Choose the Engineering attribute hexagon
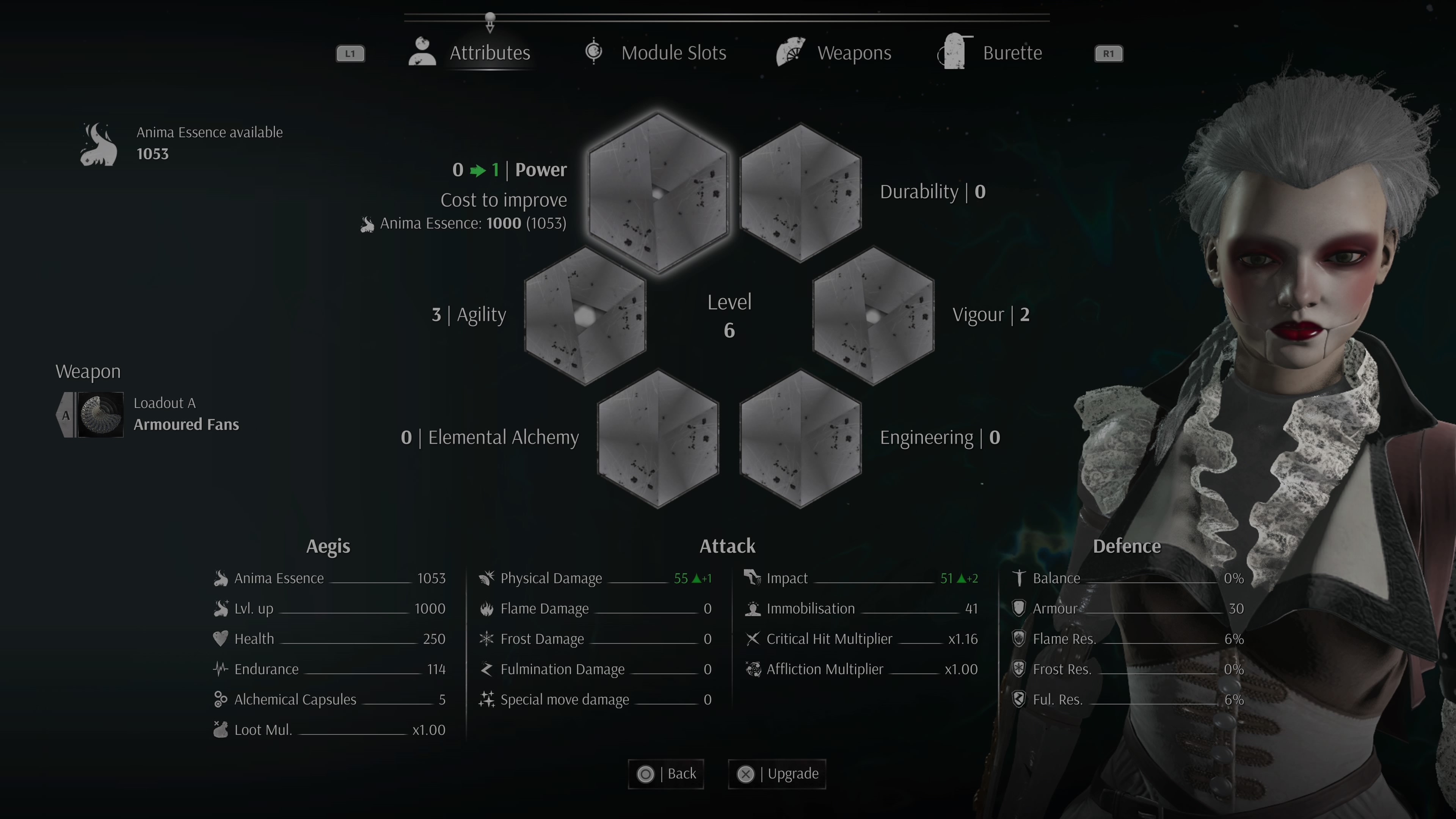Image resolution: width=1456 pixels, height=819 pixels. pos(800,439)
